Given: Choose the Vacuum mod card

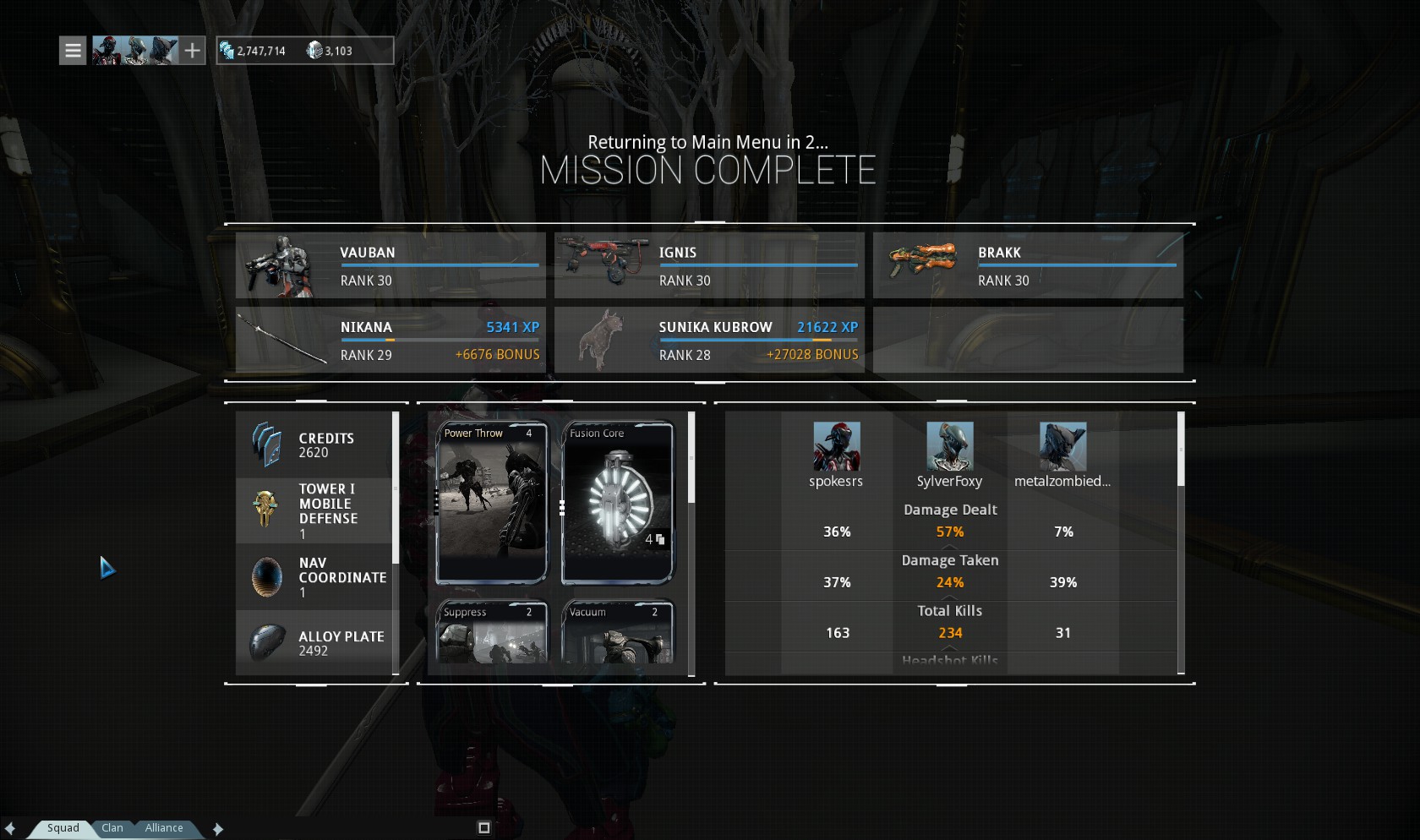Looking at the screenshot, I should 618,632.
